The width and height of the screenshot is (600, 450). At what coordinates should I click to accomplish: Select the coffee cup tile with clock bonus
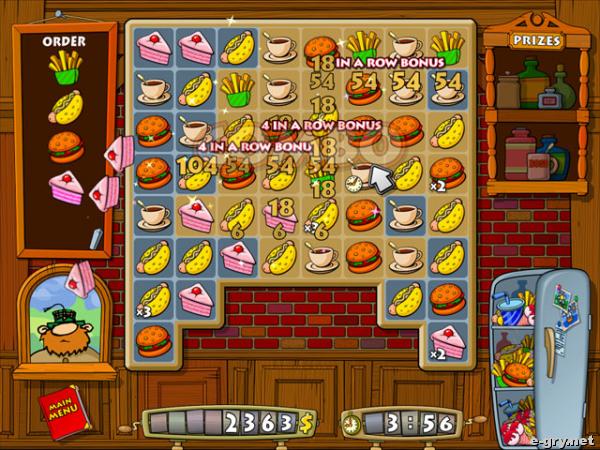(363, 172)
